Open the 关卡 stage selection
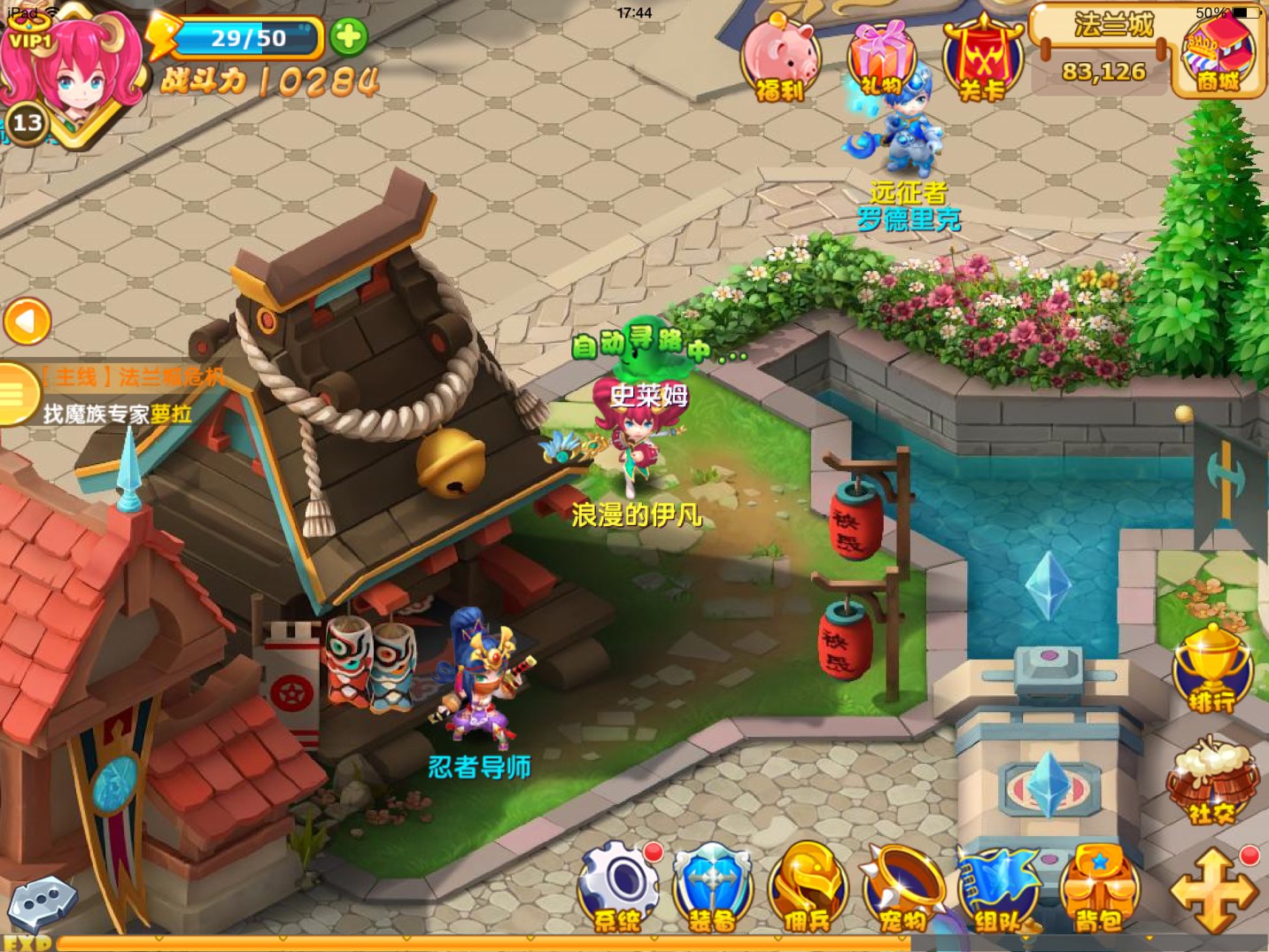The height and width of the screenshot is (952, 1269). (982, 60)
